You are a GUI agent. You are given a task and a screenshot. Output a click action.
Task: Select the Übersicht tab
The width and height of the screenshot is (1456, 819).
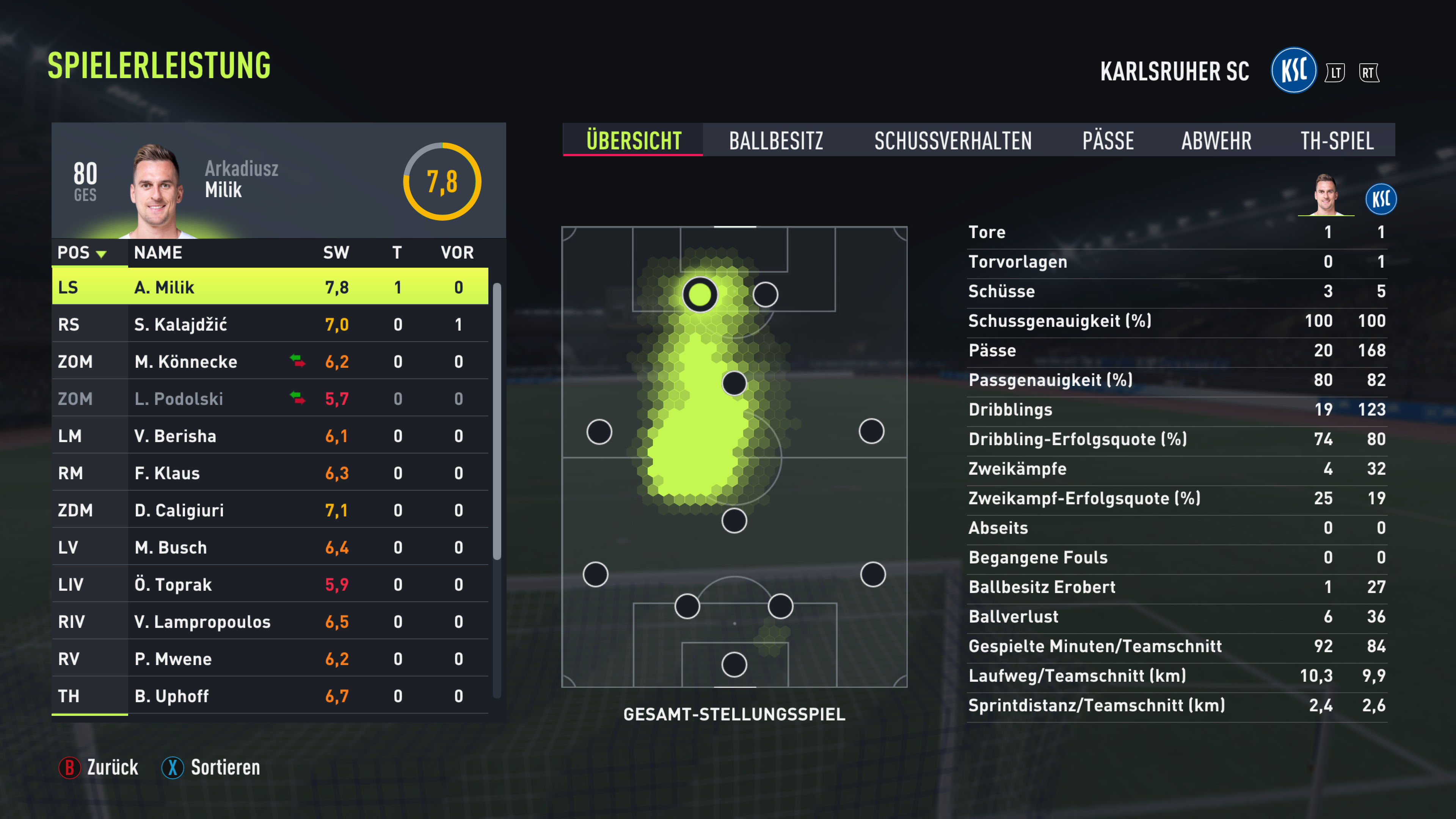pos(633,141)
